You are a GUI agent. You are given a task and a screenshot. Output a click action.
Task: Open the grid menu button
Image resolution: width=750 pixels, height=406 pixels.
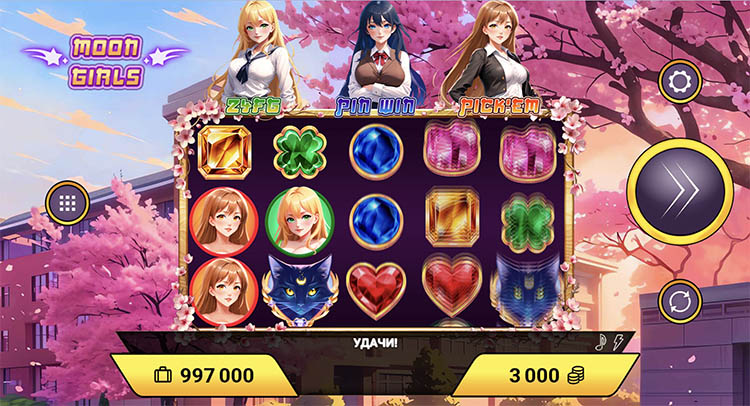coord(67,203)
